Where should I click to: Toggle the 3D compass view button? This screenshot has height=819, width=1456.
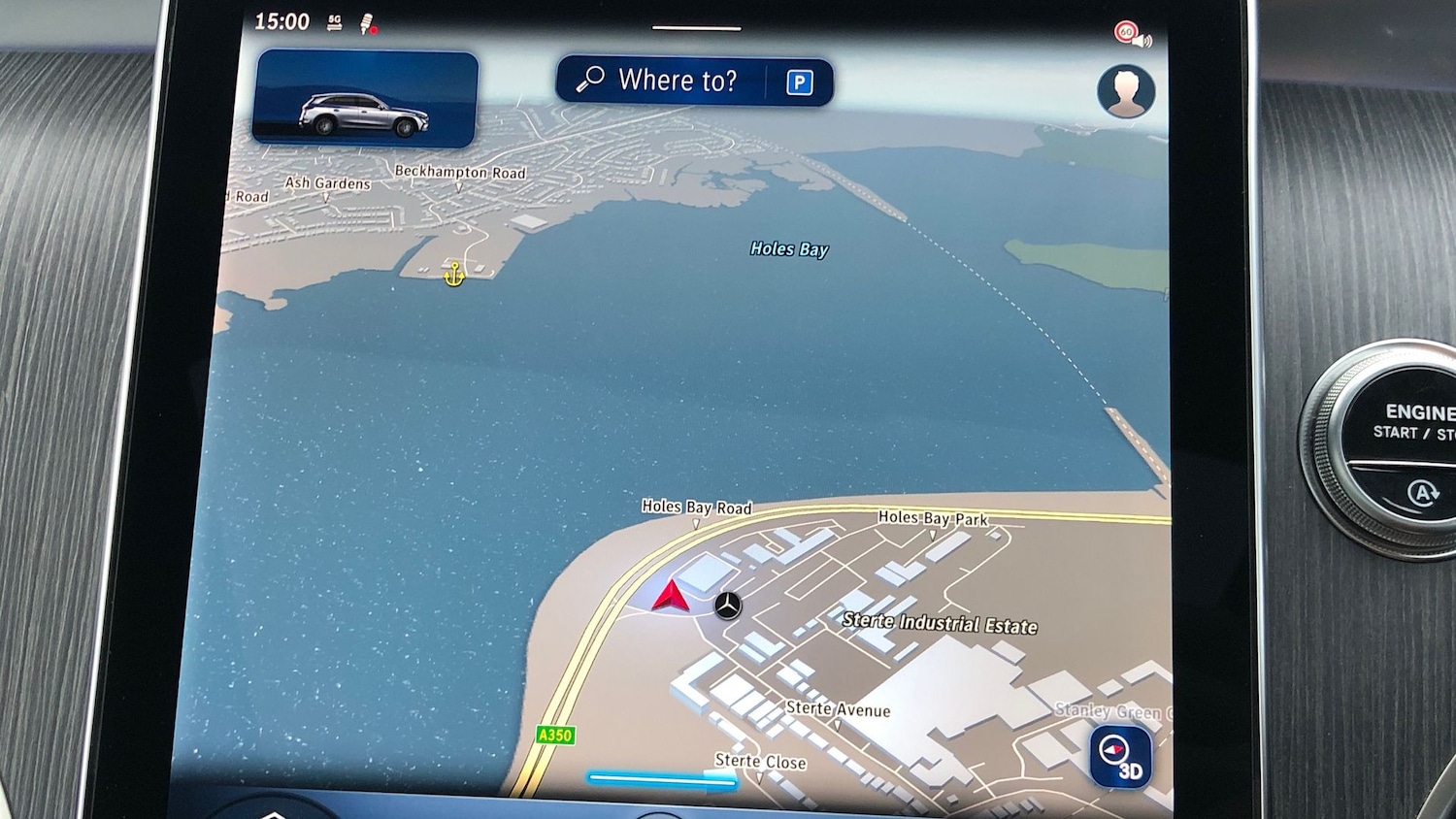pos(1120,758)
